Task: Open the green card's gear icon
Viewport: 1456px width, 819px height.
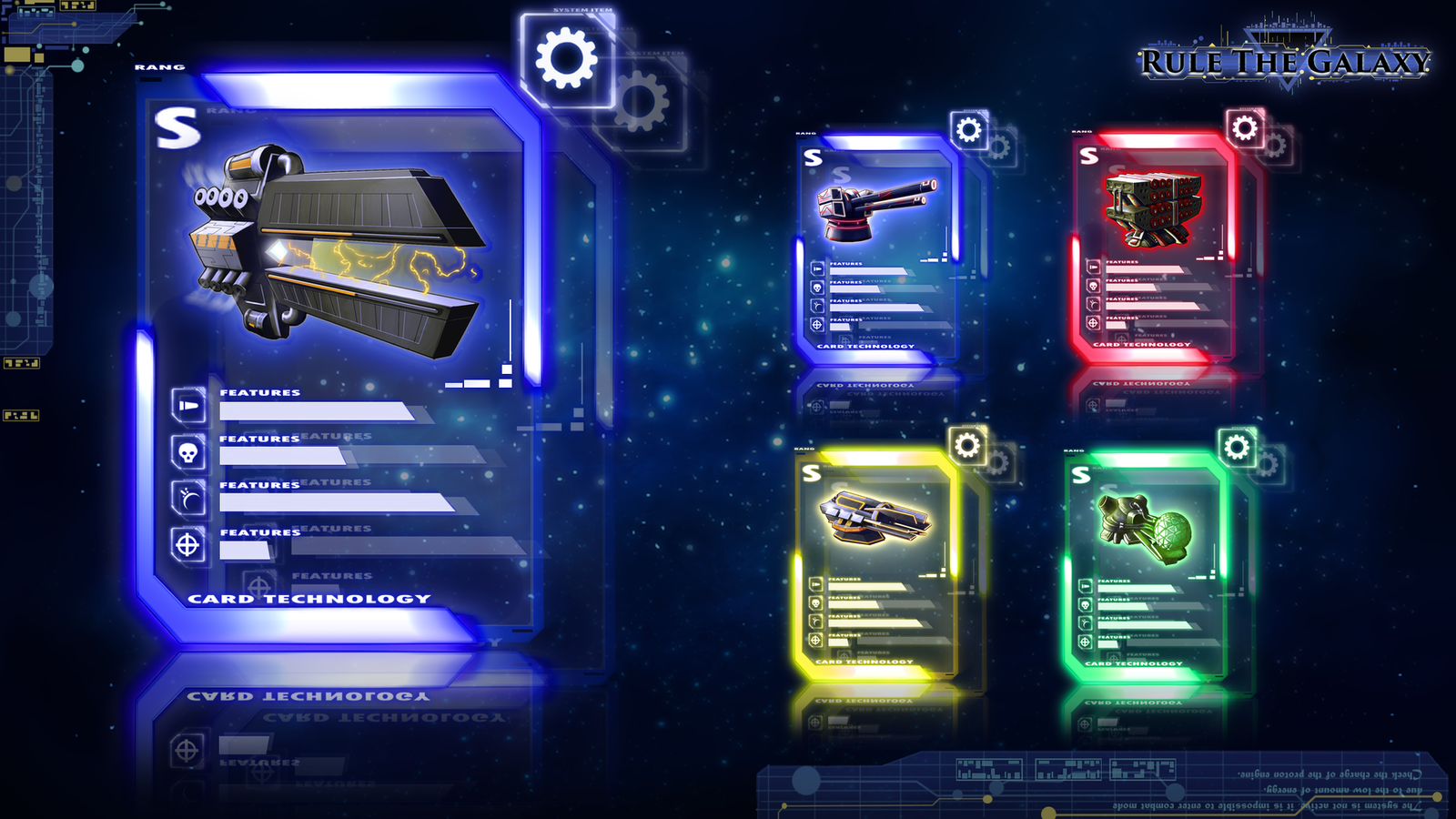Action: [1237, 447]
